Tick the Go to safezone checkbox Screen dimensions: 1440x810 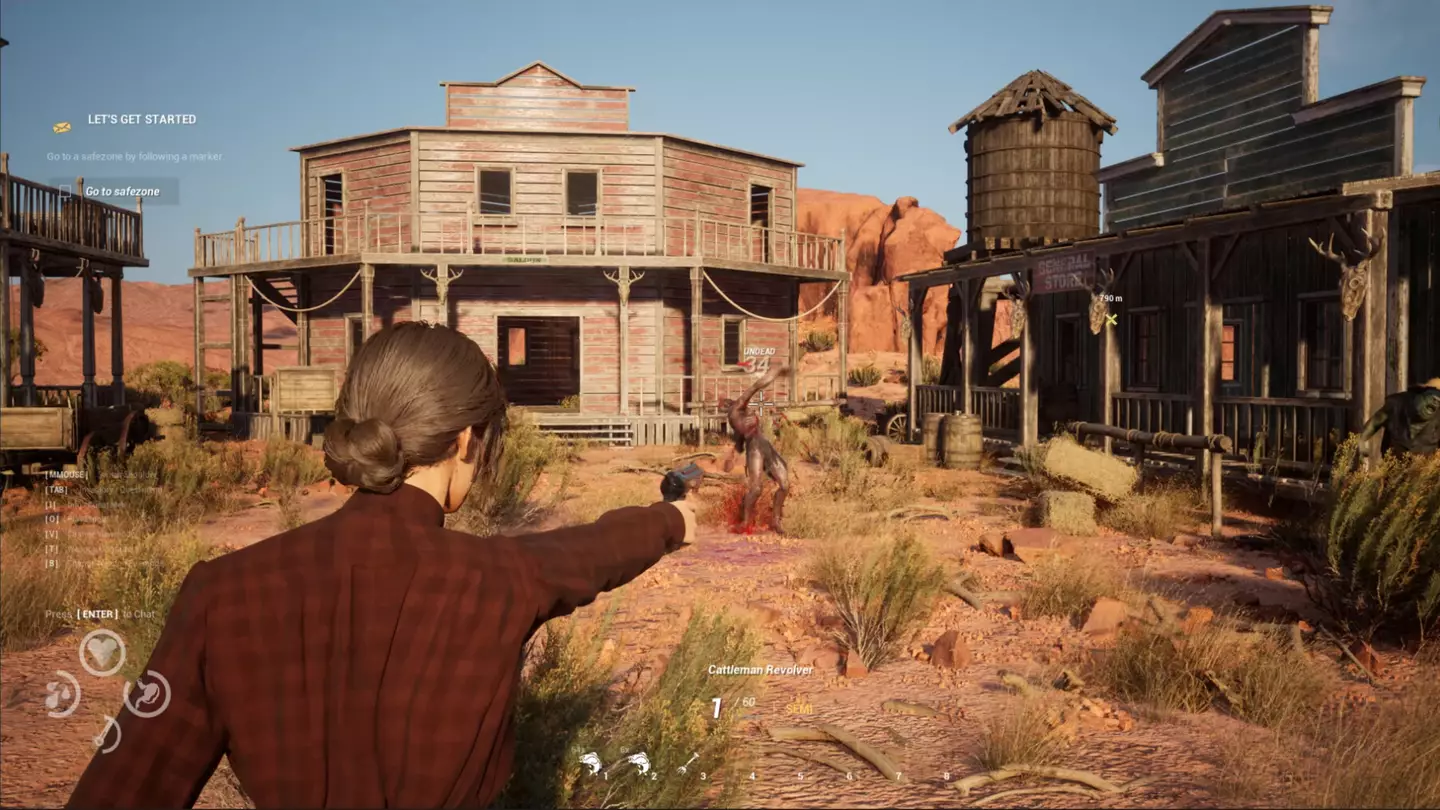click(67, 191)
